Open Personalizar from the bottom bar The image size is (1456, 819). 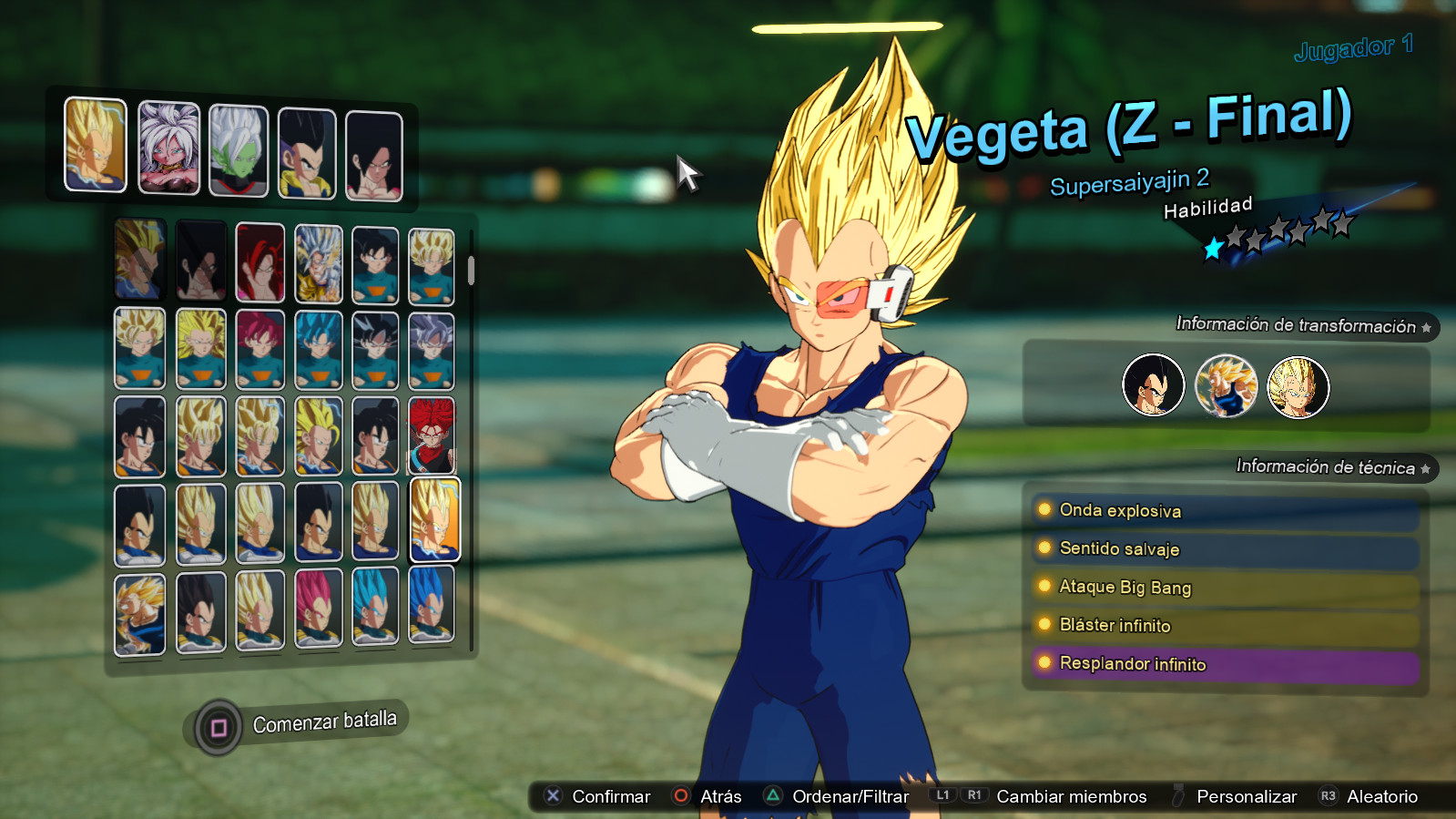click(1247, 795)
